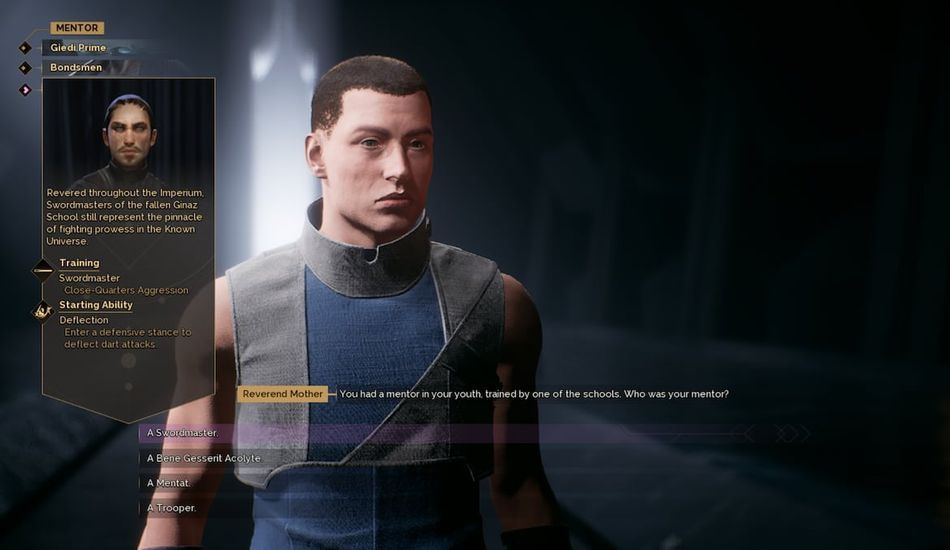Click the Mentor header label
The width and height of the screenshot is (950, 550).
point(77,28)
